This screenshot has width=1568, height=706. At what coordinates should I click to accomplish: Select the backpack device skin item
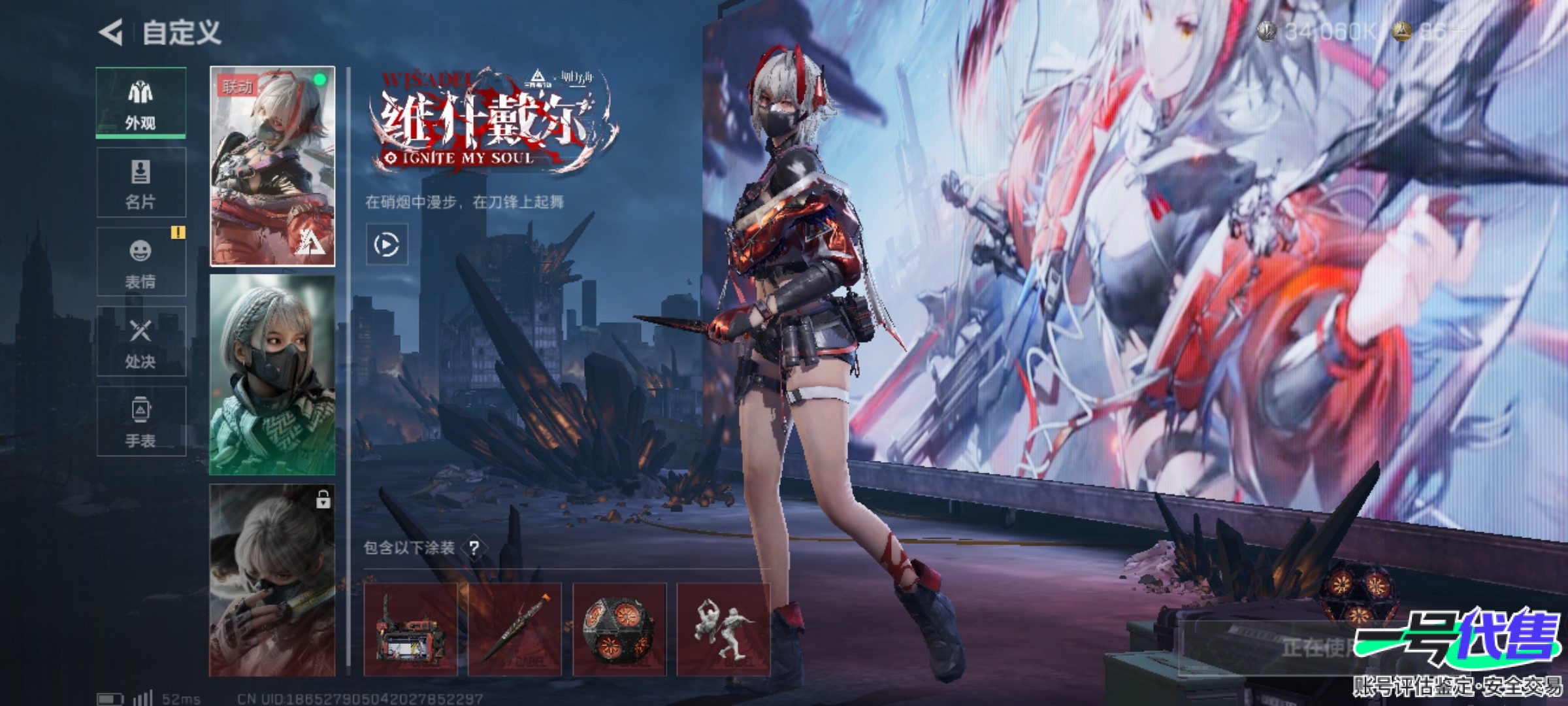pos(410,630)
